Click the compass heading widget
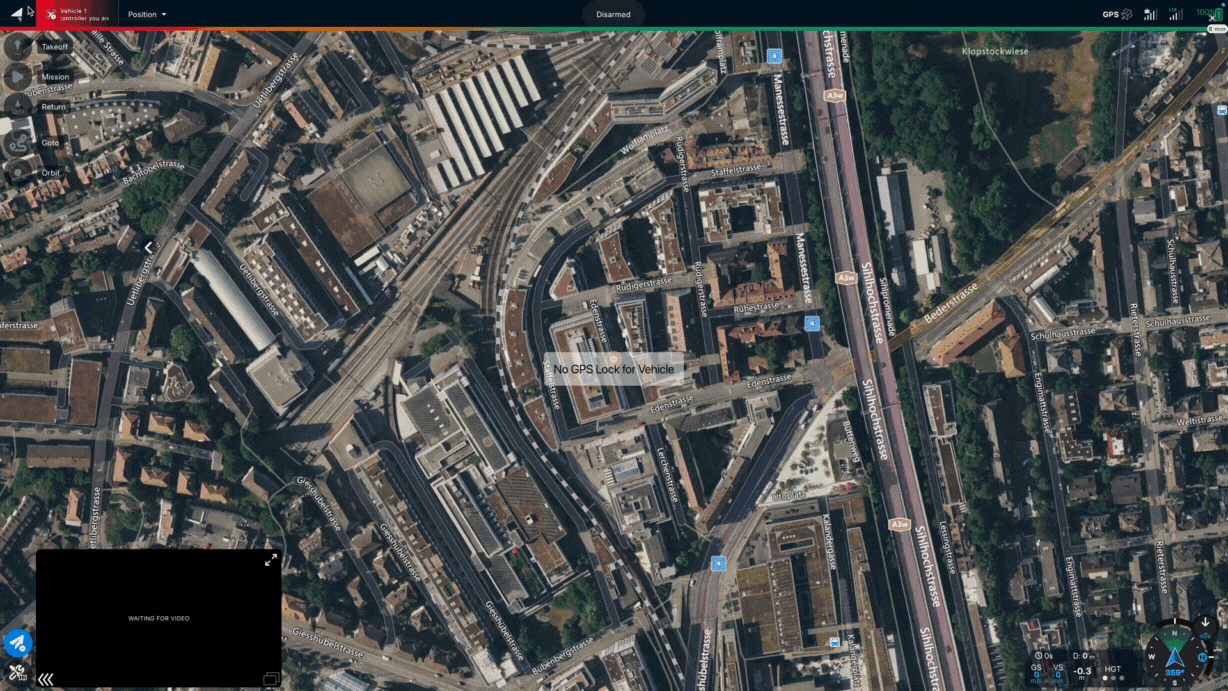 (1174, 656)
